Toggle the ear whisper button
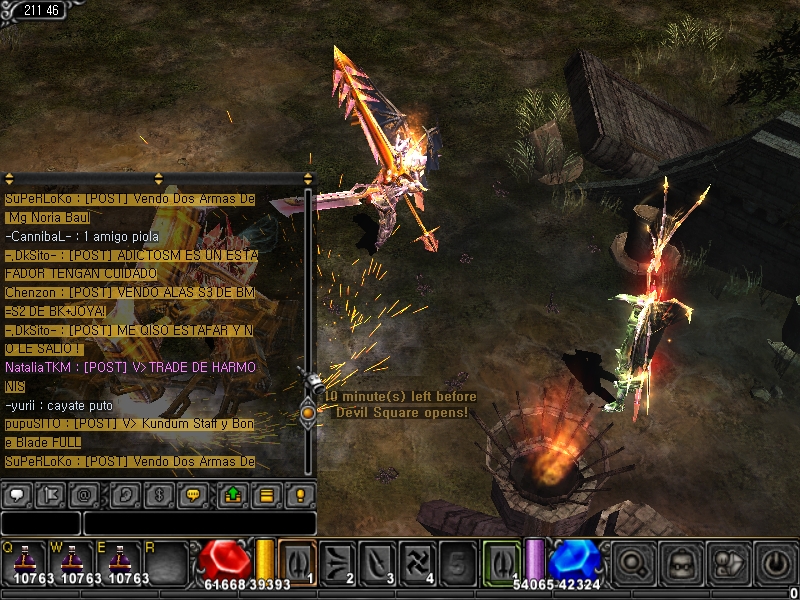The width and height of the screenshot is (800, 600). pos(126,495)
